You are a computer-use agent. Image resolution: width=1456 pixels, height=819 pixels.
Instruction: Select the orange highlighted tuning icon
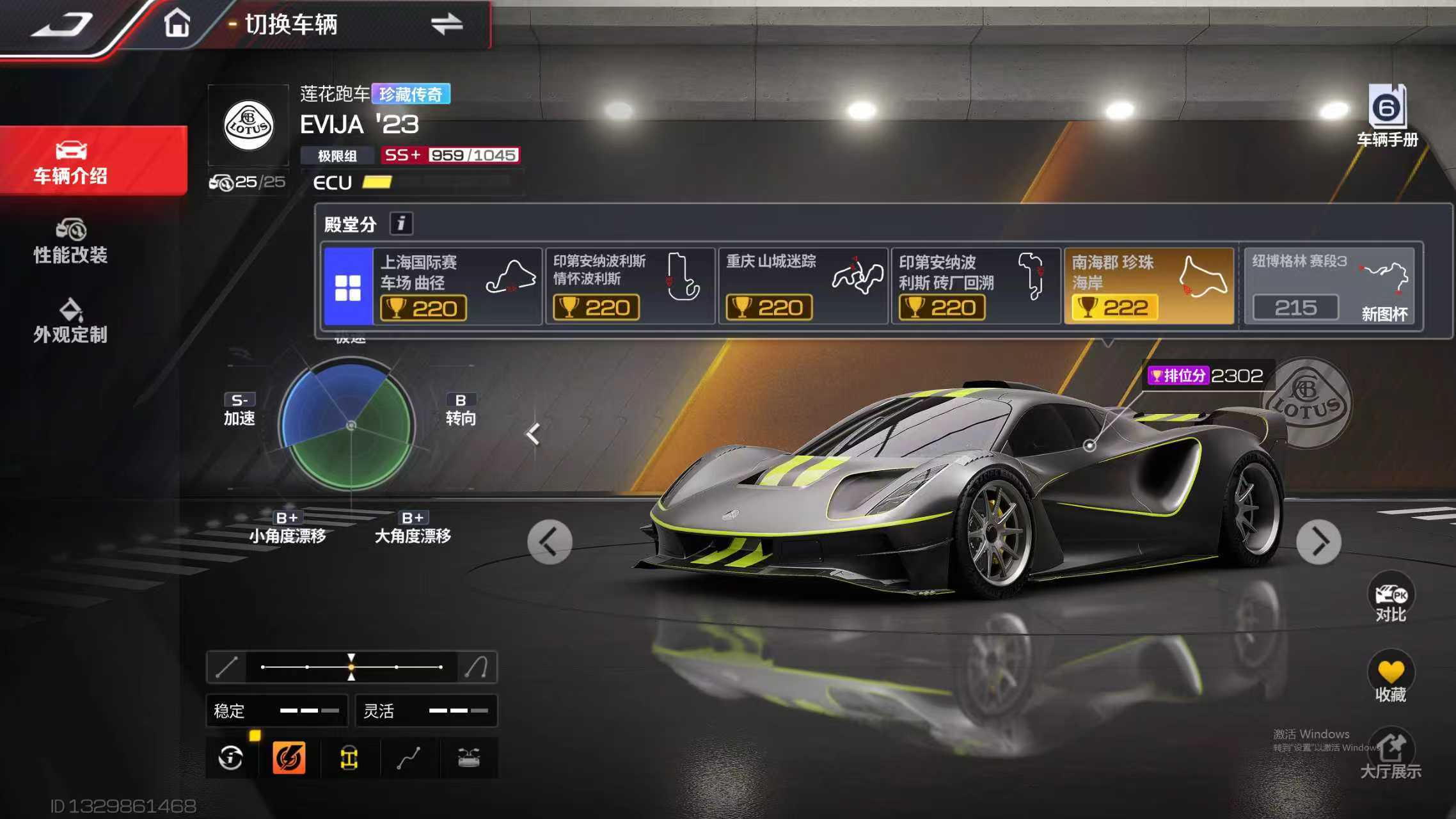(289, 758)
